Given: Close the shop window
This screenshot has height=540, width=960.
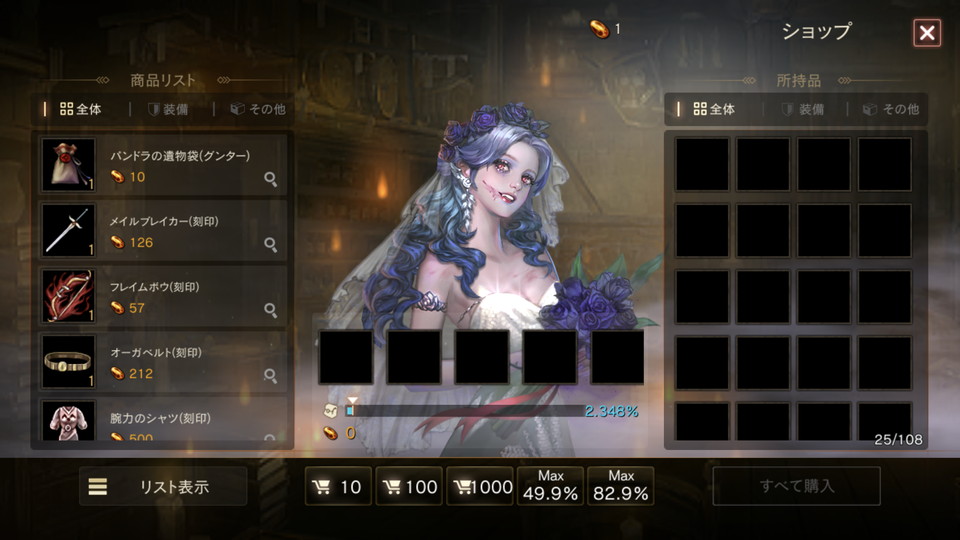Looking at the screenshot, I should [927, 33].
